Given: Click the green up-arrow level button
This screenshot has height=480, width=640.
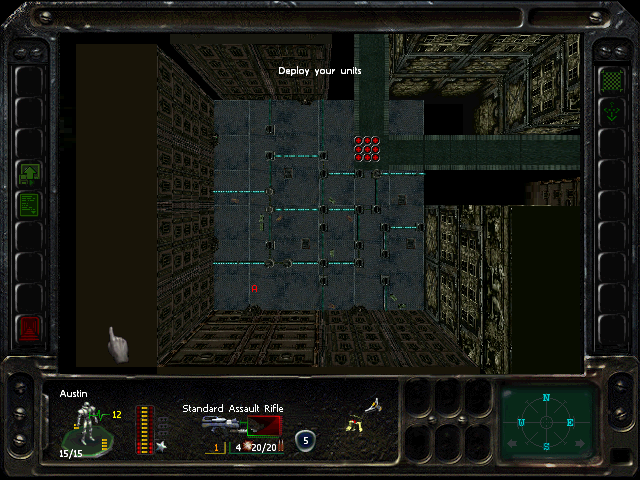Looking at the screenshot, I should (x=29, y=175).
